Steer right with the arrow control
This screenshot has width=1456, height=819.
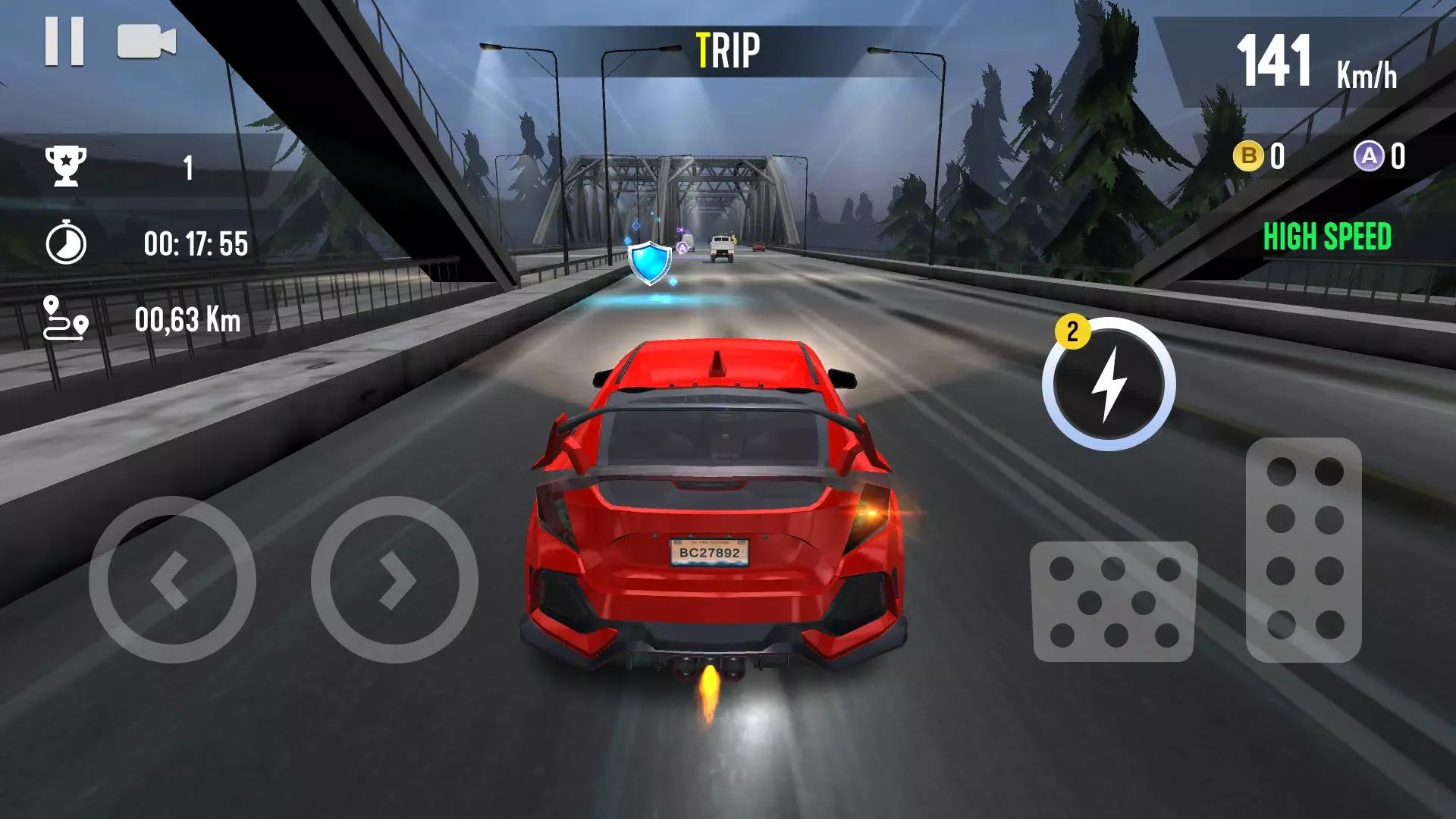coord(394,579)
